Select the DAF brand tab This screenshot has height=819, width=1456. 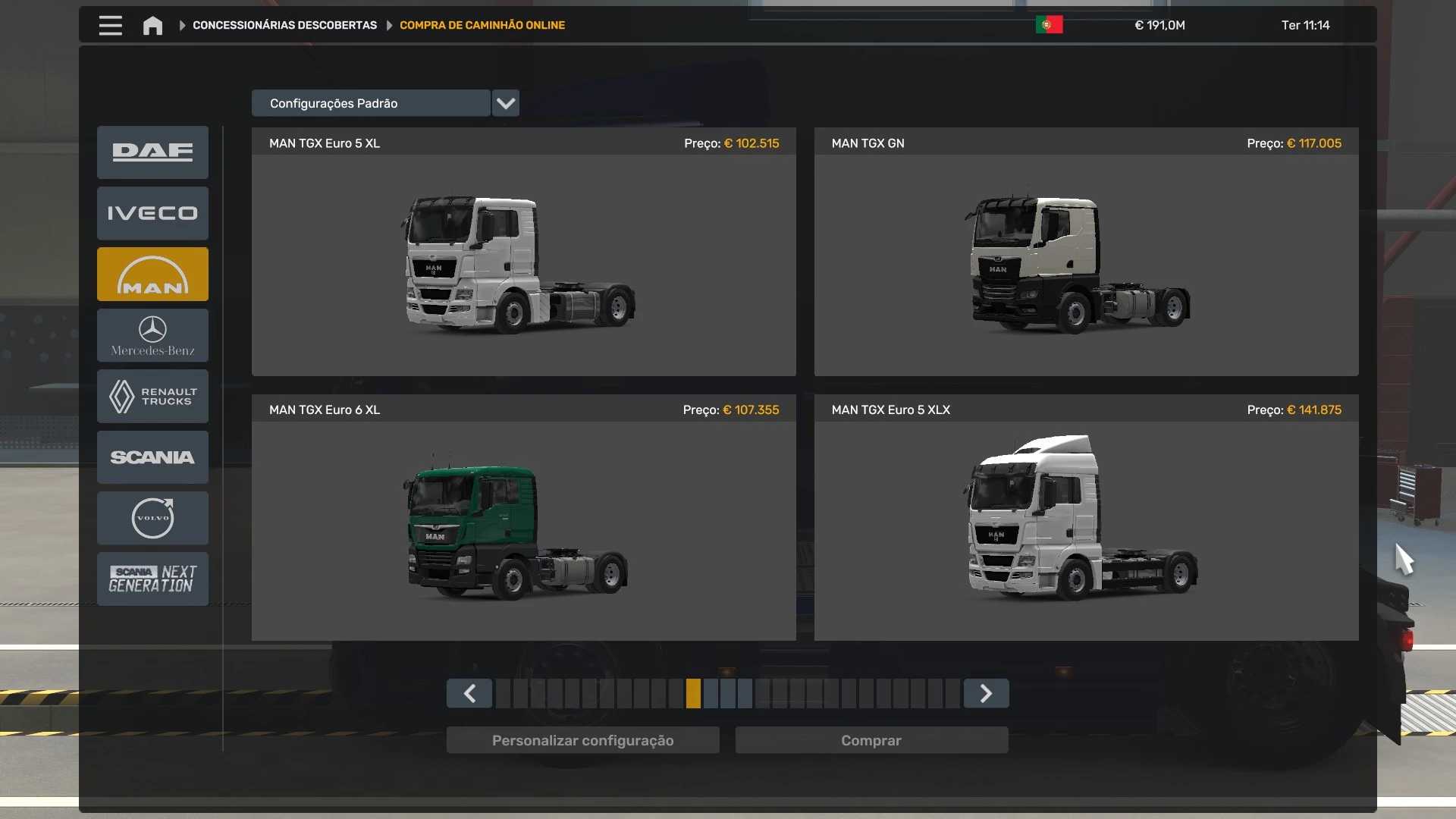152,152
